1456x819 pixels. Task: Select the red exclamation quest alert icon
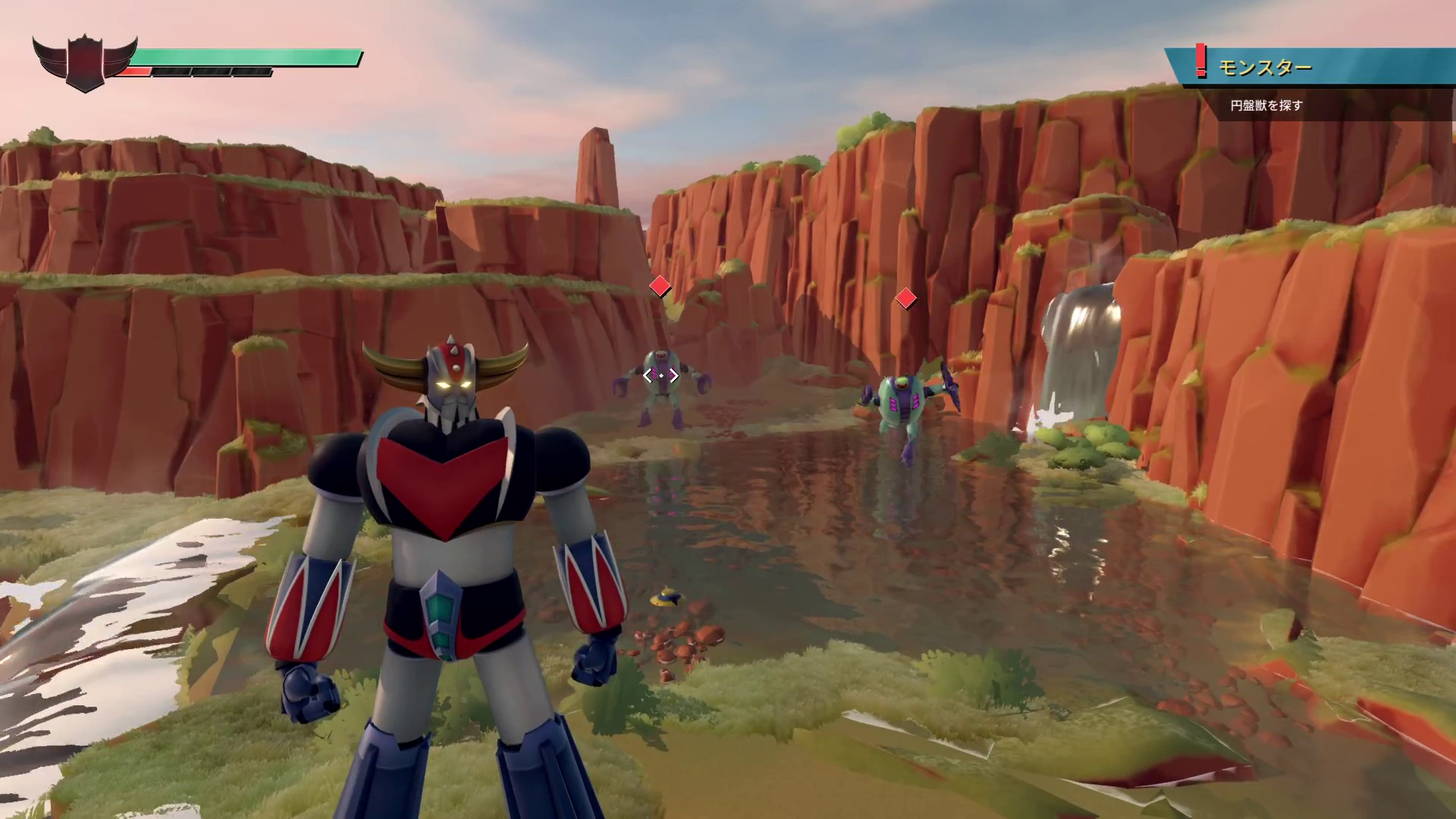coord(1200,61)
